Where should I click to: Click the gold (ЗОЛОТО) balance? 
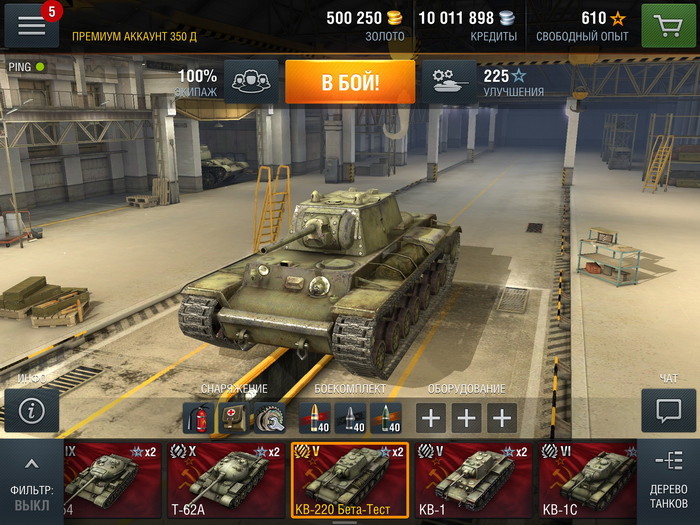tap(365, 25)
